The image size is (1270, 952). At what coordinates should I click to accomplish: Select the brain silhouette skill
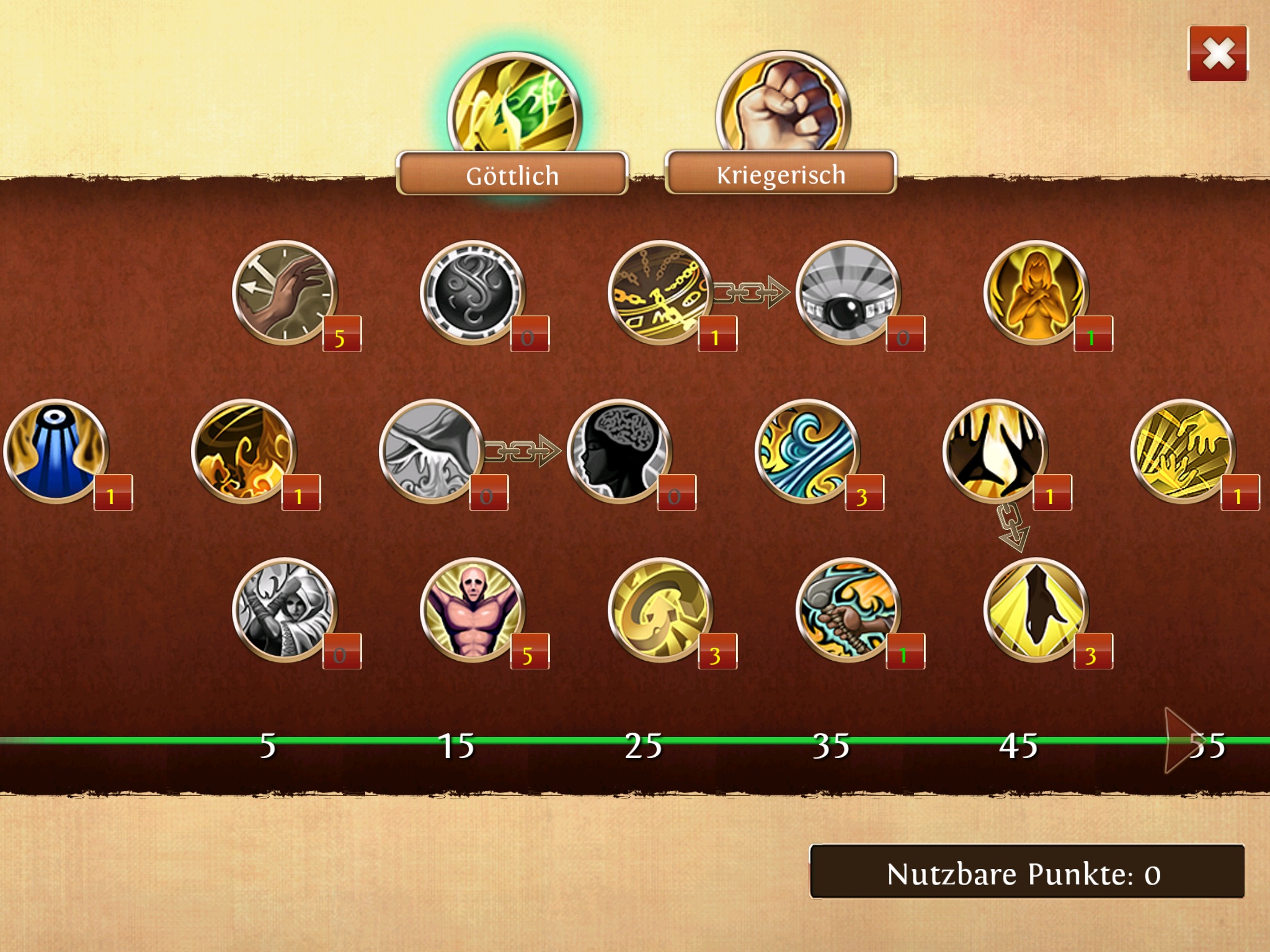tap(619, 451)
